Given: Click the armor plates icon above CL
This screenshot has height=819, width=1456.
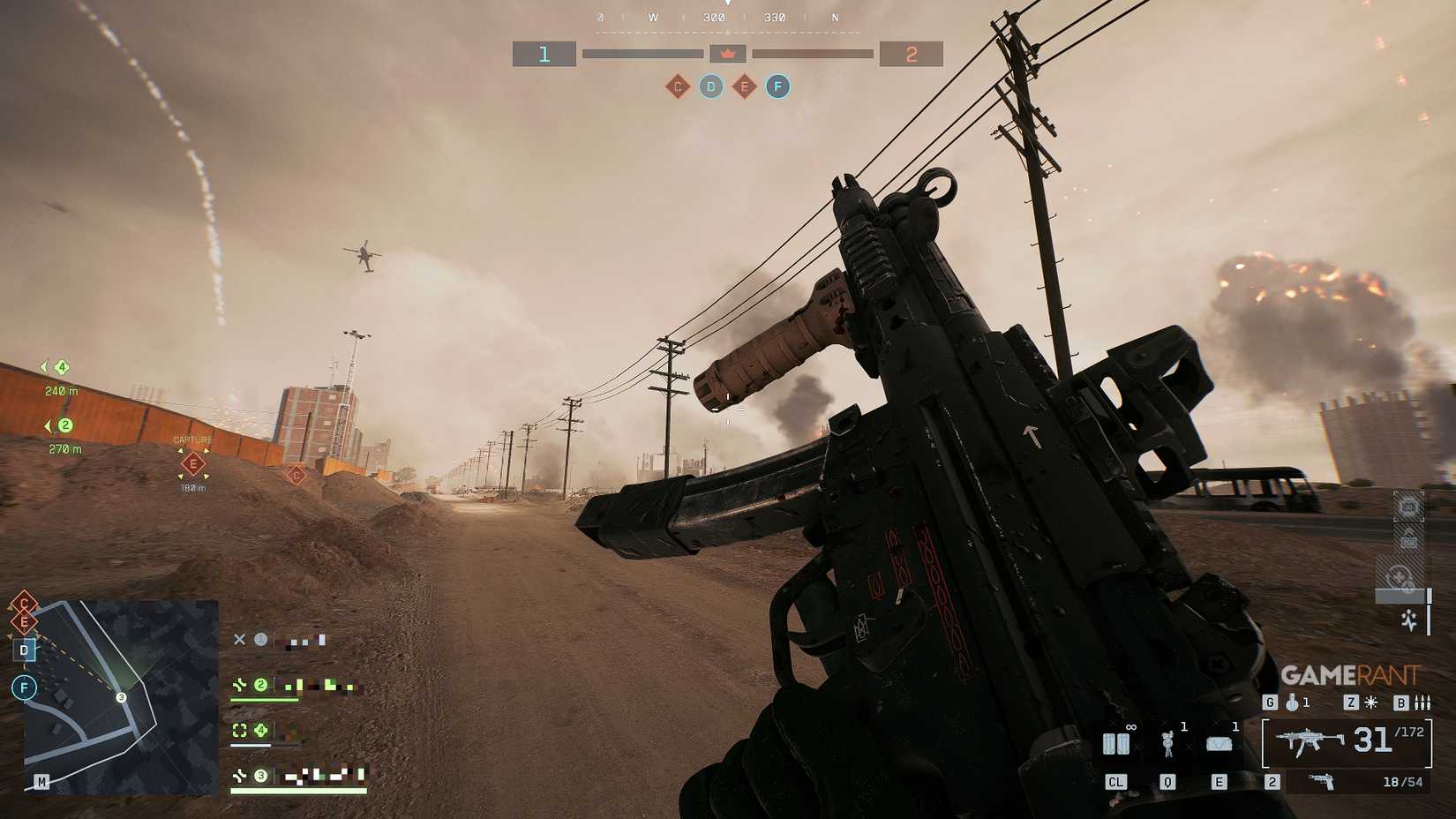Looking at the screenshot, I should 1117,744.
